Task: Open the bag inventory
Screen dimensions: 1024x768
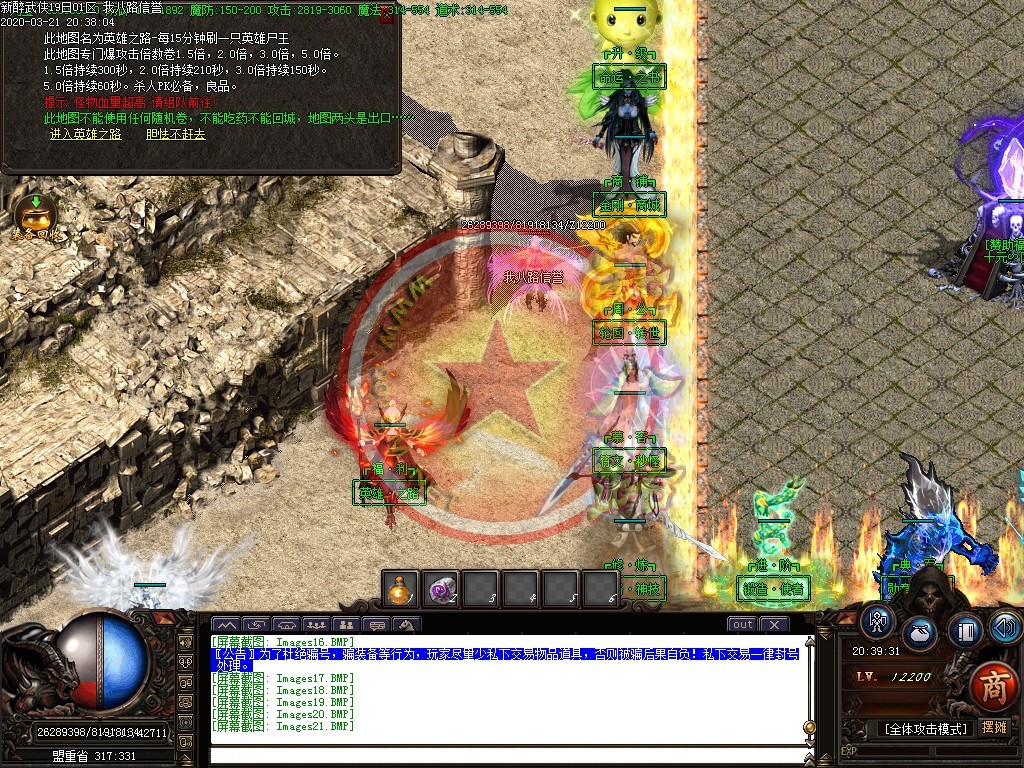Action: coord(920,632)
